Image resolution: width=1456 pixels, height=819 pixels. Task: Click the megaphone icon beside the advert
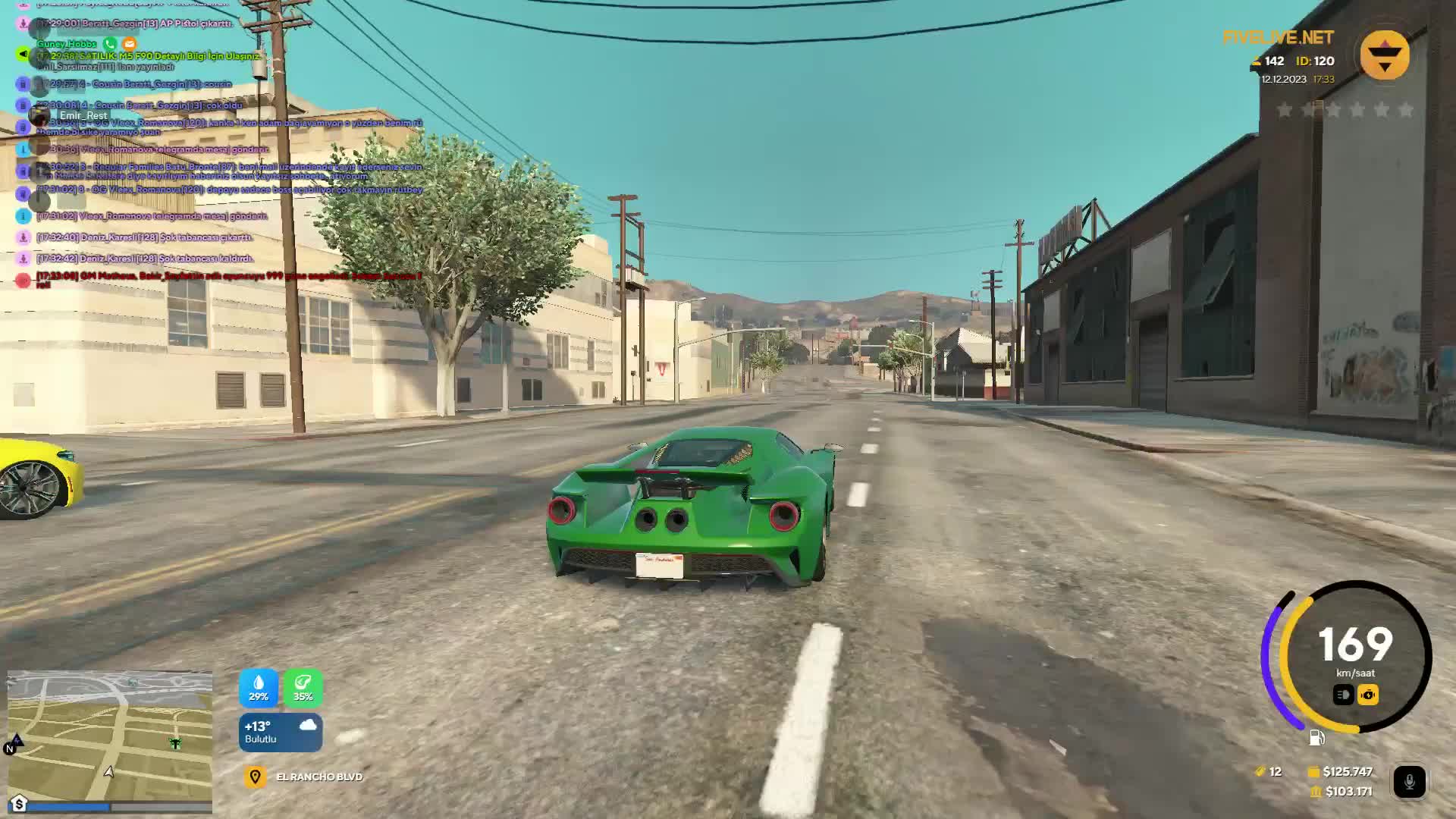(23, 55)
